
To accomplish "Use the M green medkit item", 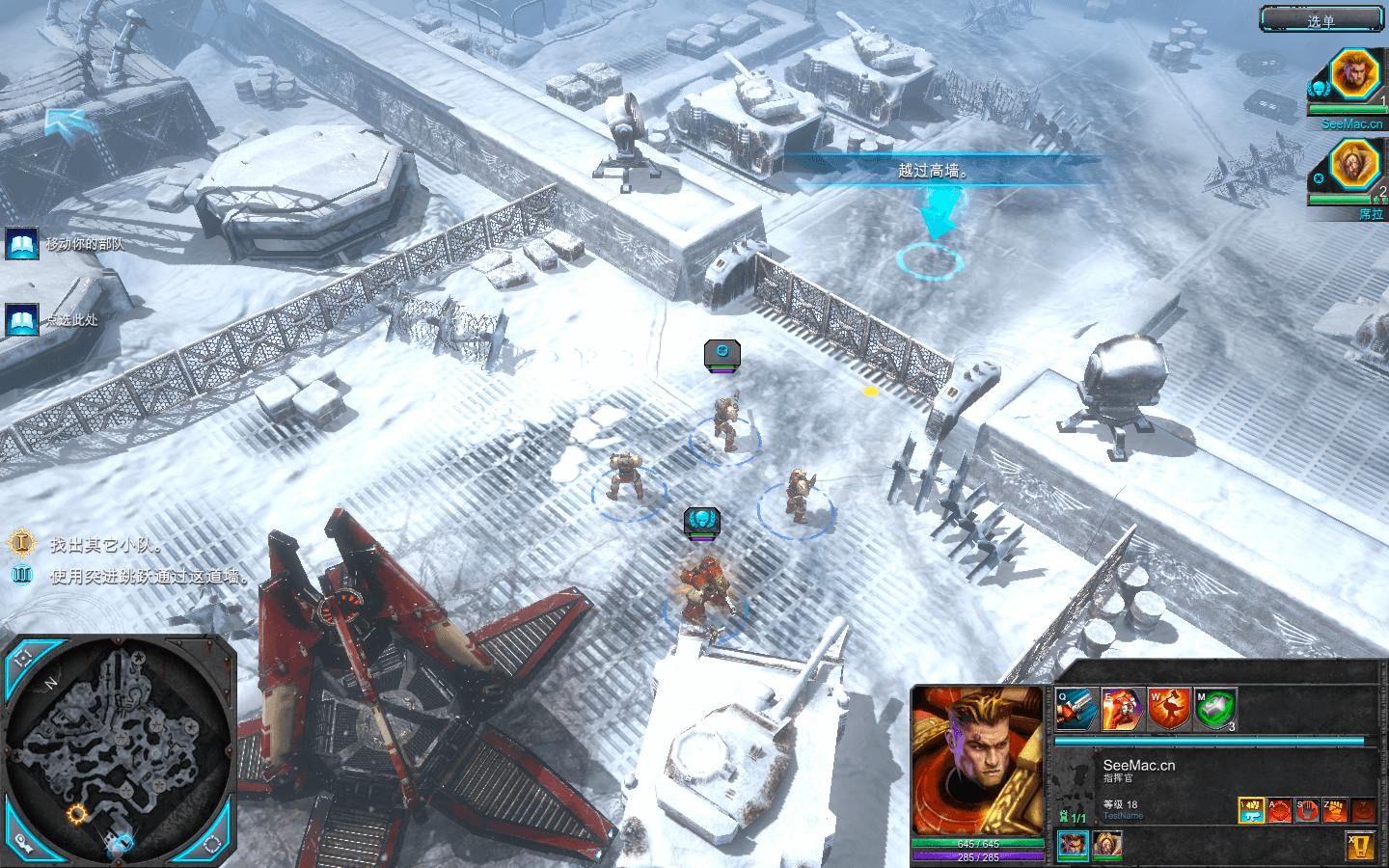I will pos(1215,710).
